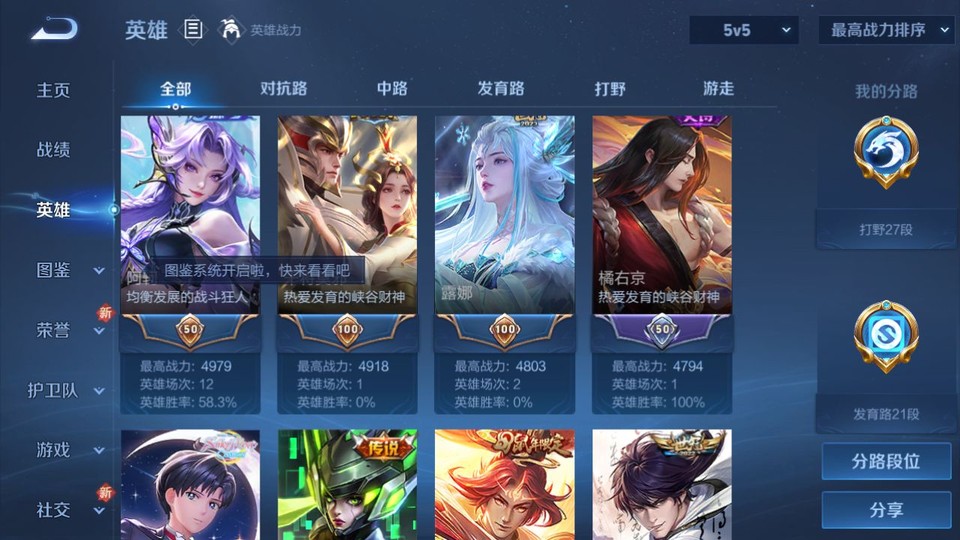Expand the 图鉴 sidebar section
This screenshot has height=540, width=960.
coord(66,270)
